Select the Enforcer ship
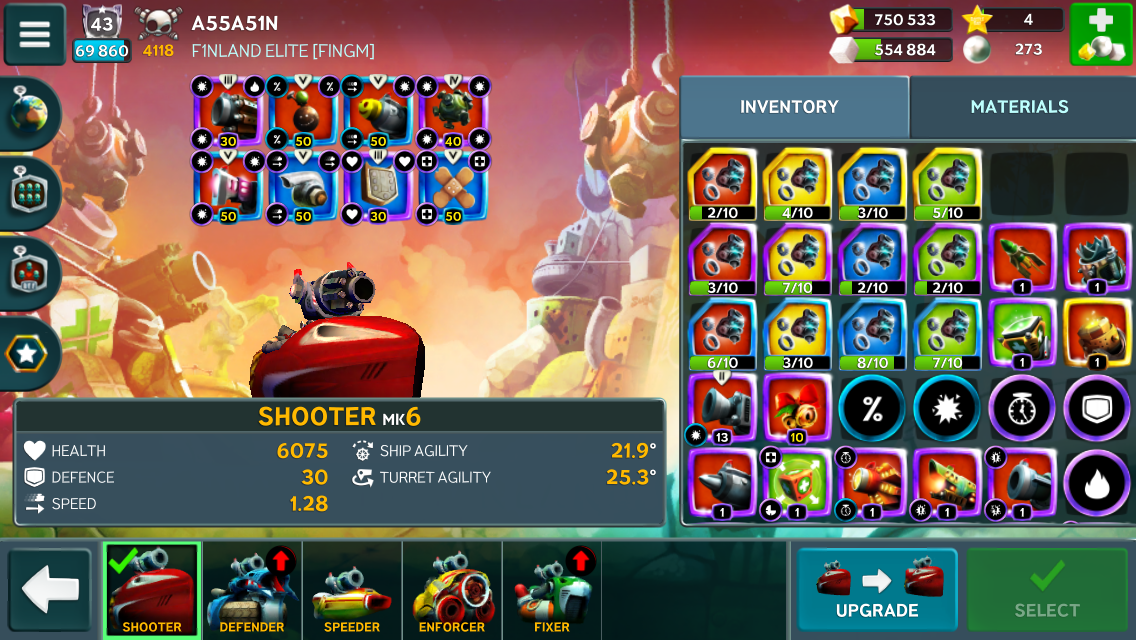This screenshot has height=640, width=1136. click(x=452, y=591)
